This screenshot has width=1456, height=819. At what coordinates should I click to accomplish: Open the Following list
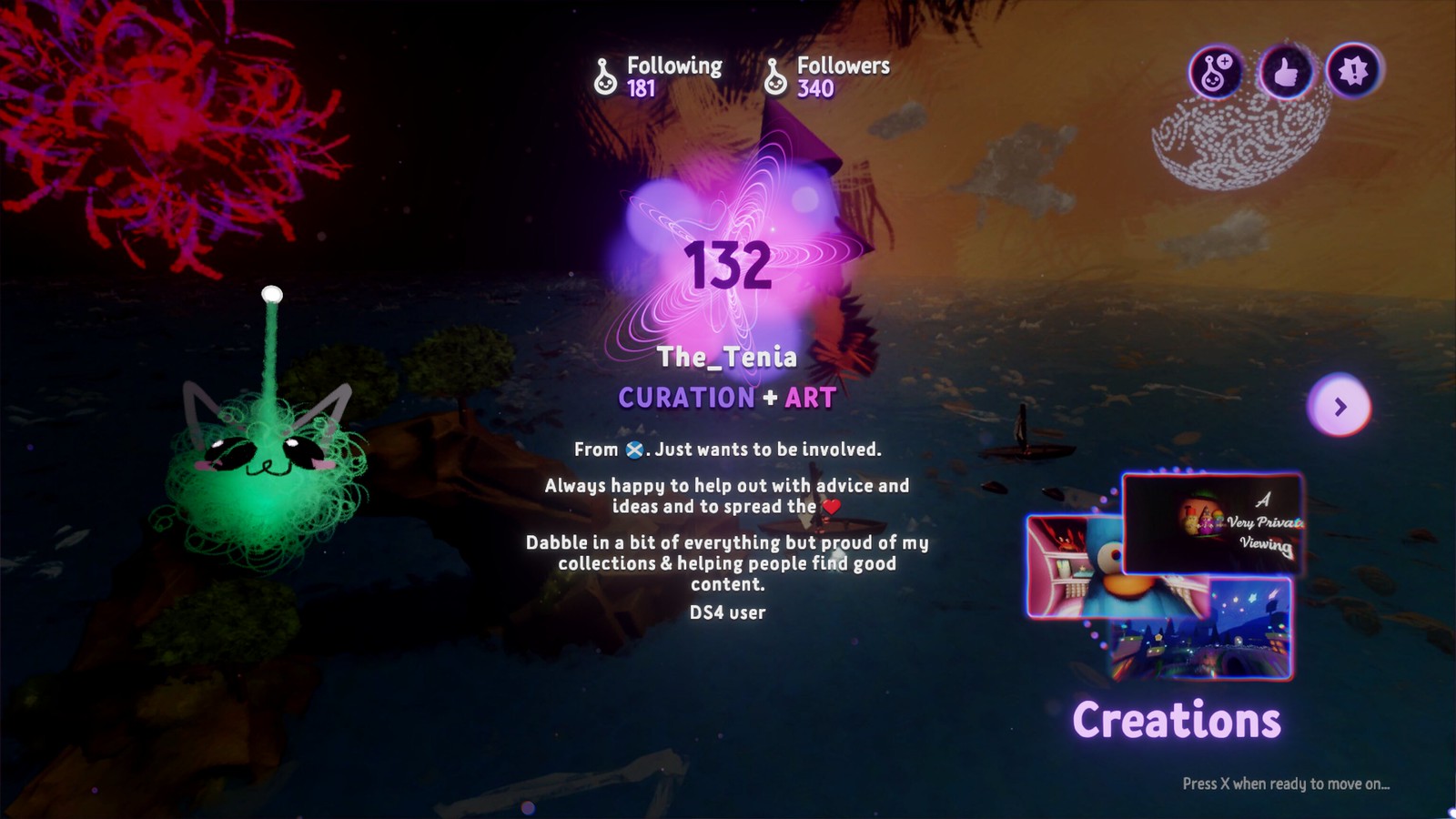point(658,76)
